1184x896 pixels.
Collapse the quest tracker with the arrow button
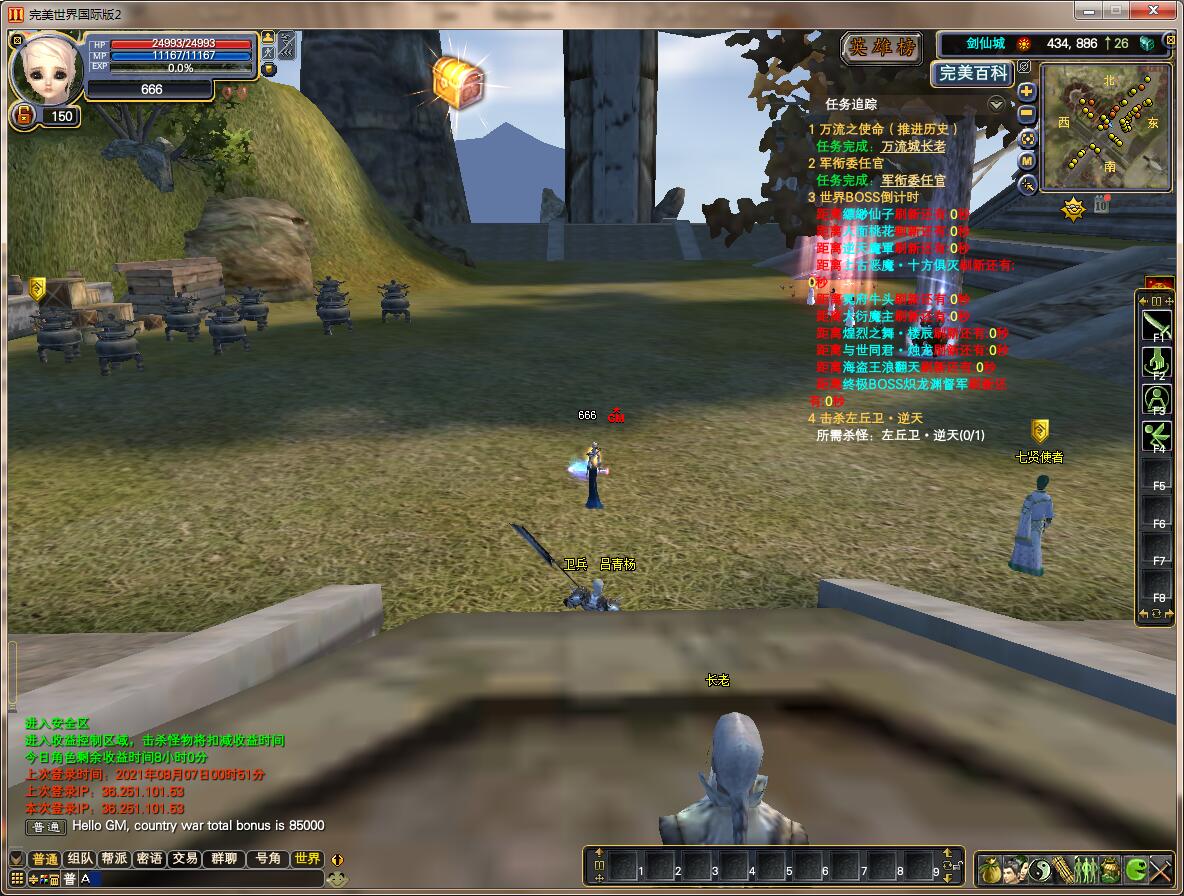[x=996, y=104]
